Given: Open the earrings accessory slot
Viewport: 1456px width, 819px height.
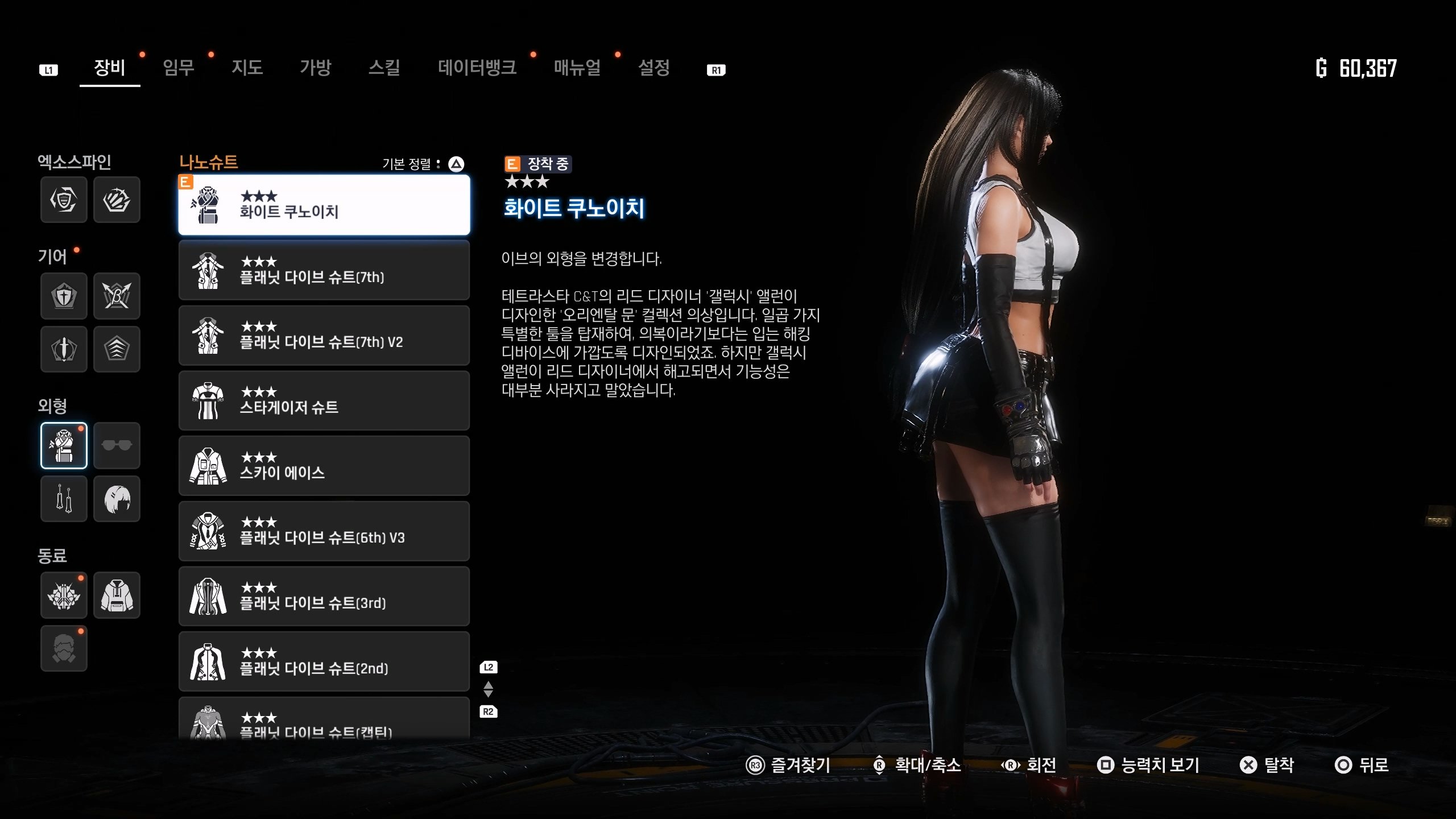Looking at the screenshot, I should tap(64, 499).
